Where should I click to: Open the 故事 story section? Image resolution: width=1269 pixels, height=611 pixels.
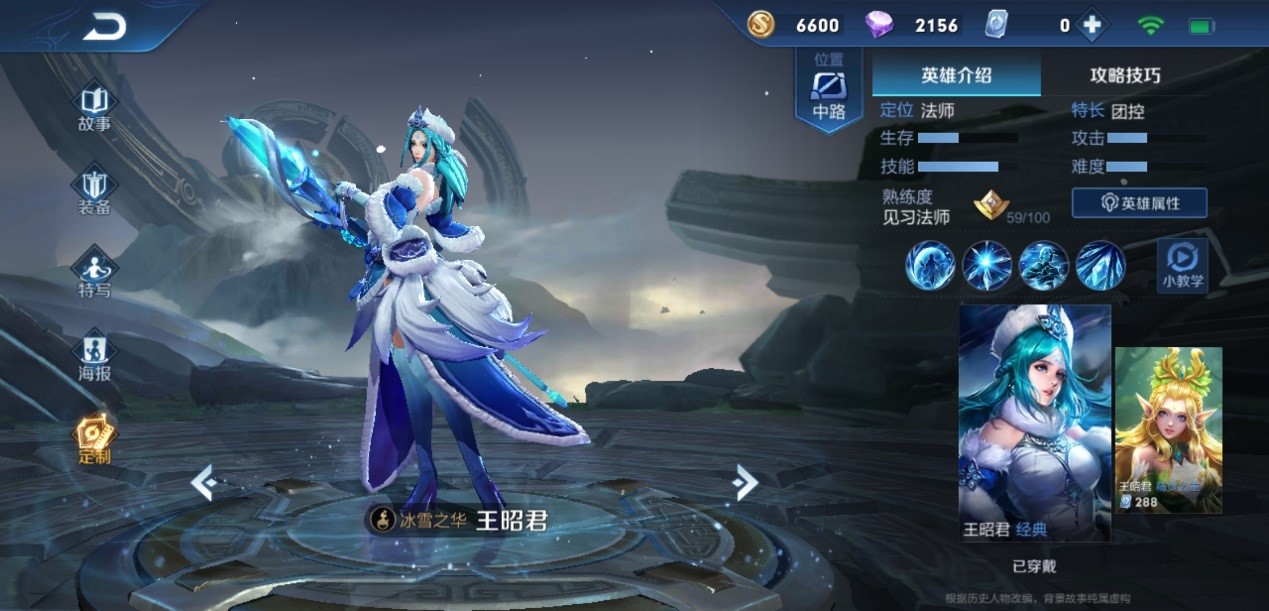[x=95, y=108]
